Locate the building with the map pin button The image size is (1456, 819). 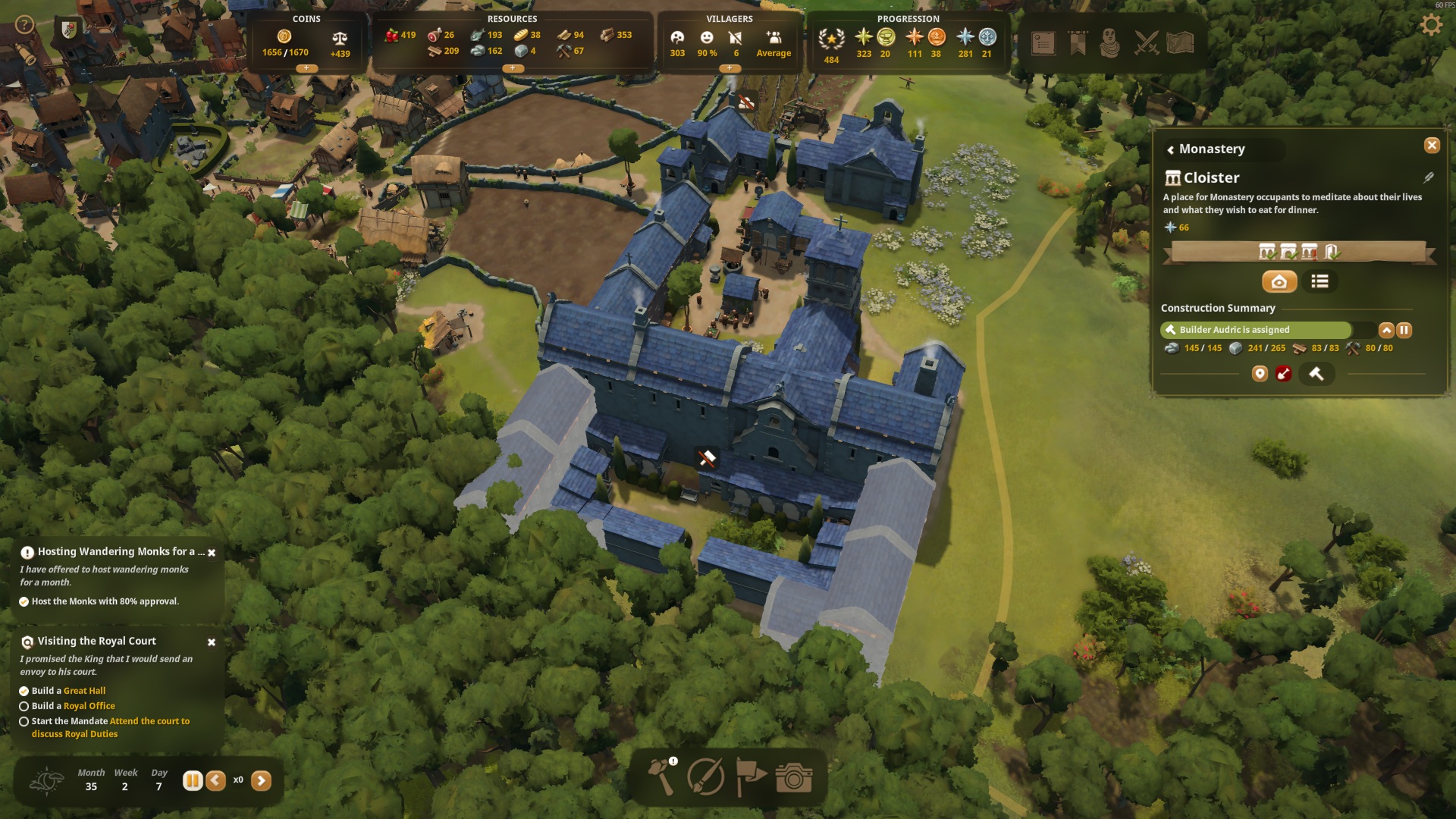pos(1260,373)
